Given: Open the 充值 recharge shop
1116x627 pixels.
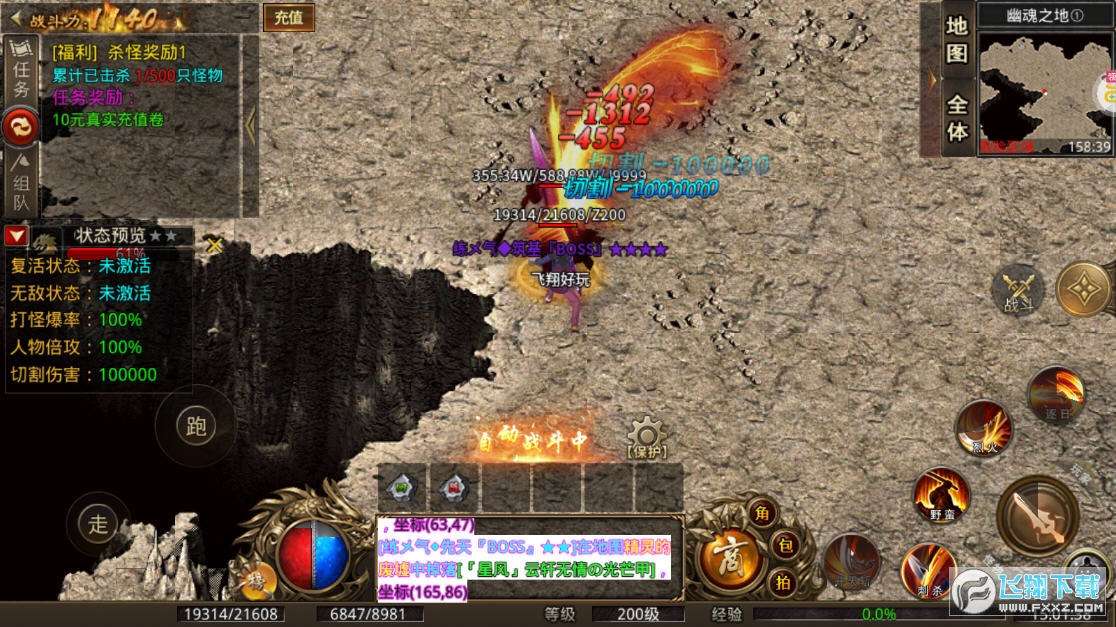Looking at the screenshot, I should 289,17.
